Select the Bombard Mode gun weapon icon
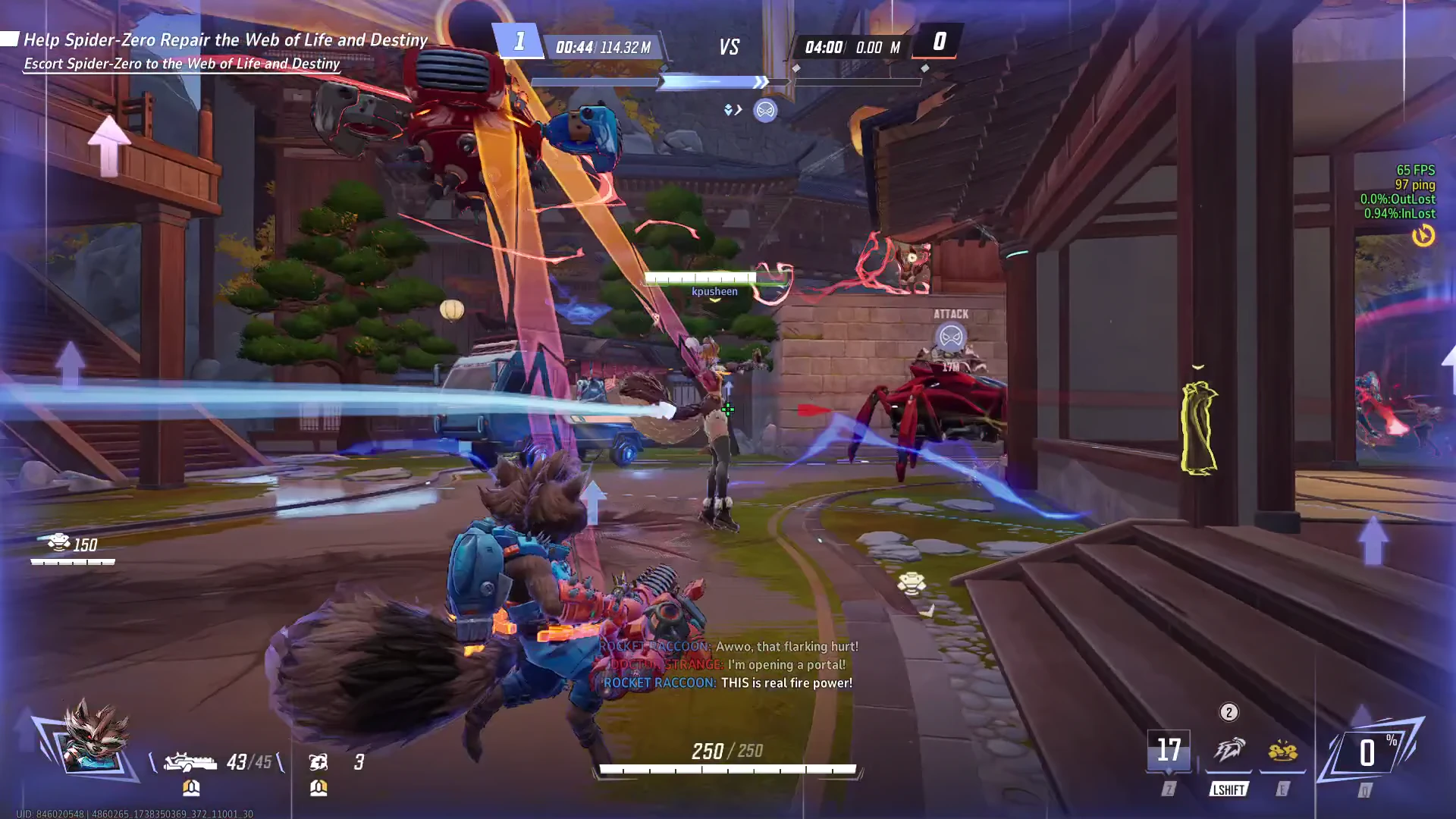 click(x=190, y=761)
